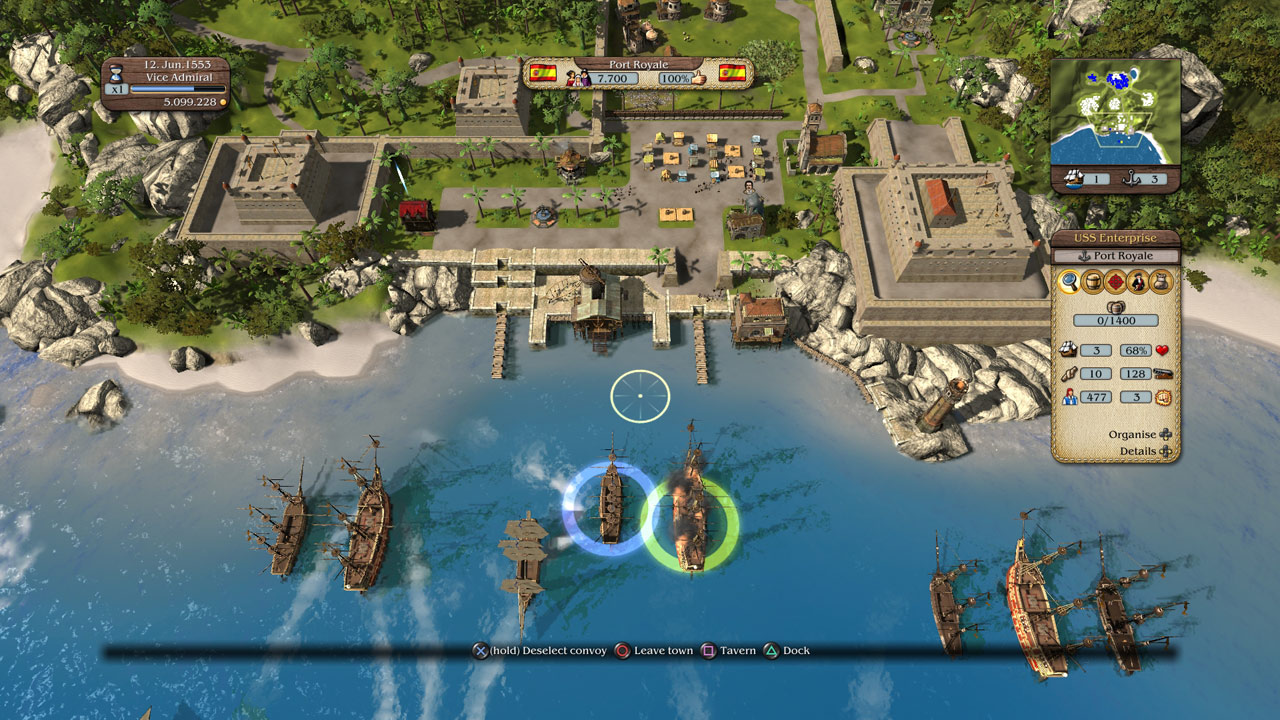Click the Port Royale town banner
The width and height of the screenshot is (1280, 720).
point(638,72)
